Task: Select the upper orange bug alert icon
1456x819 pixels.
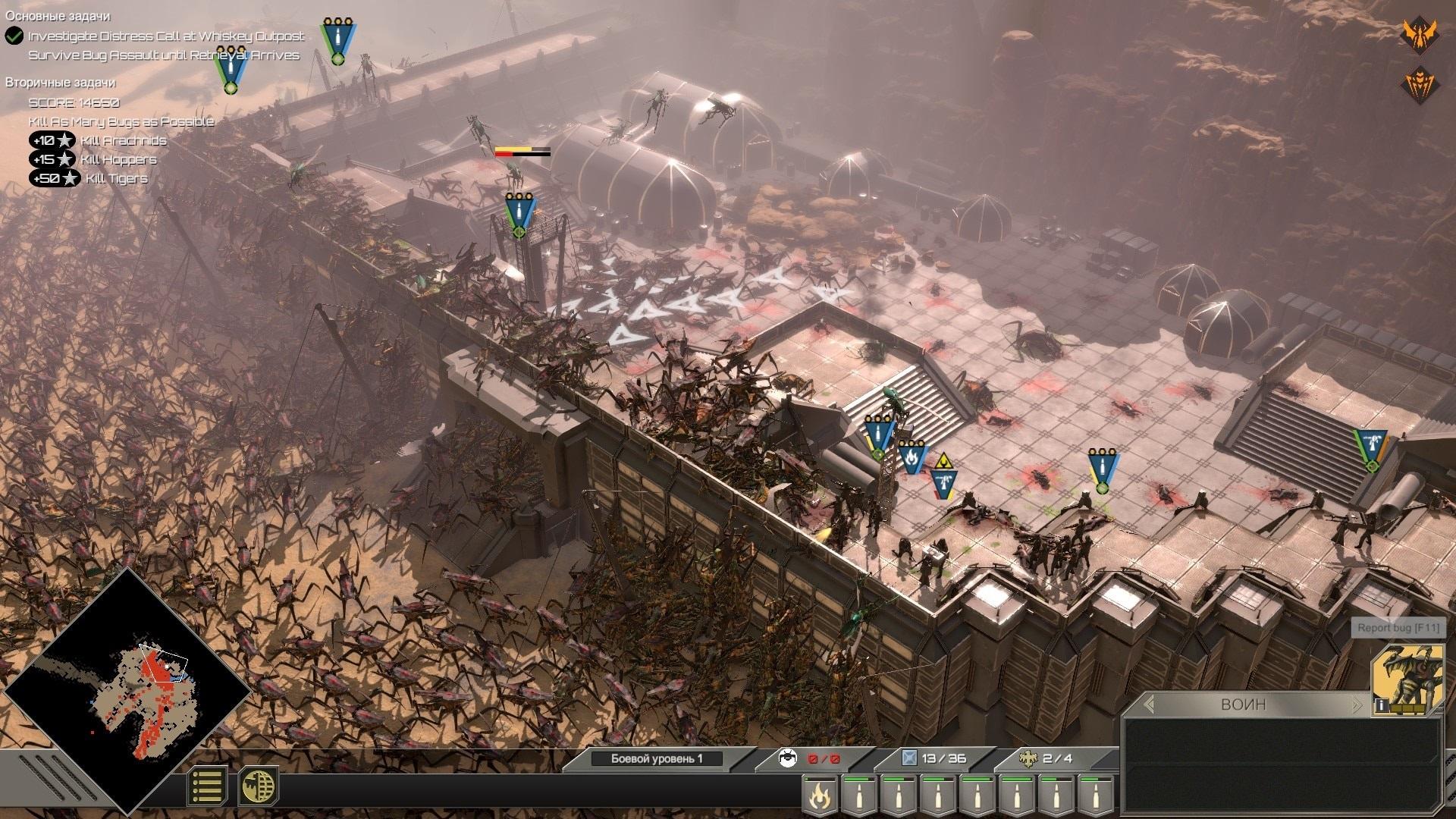Action: tap(1417, 33)
